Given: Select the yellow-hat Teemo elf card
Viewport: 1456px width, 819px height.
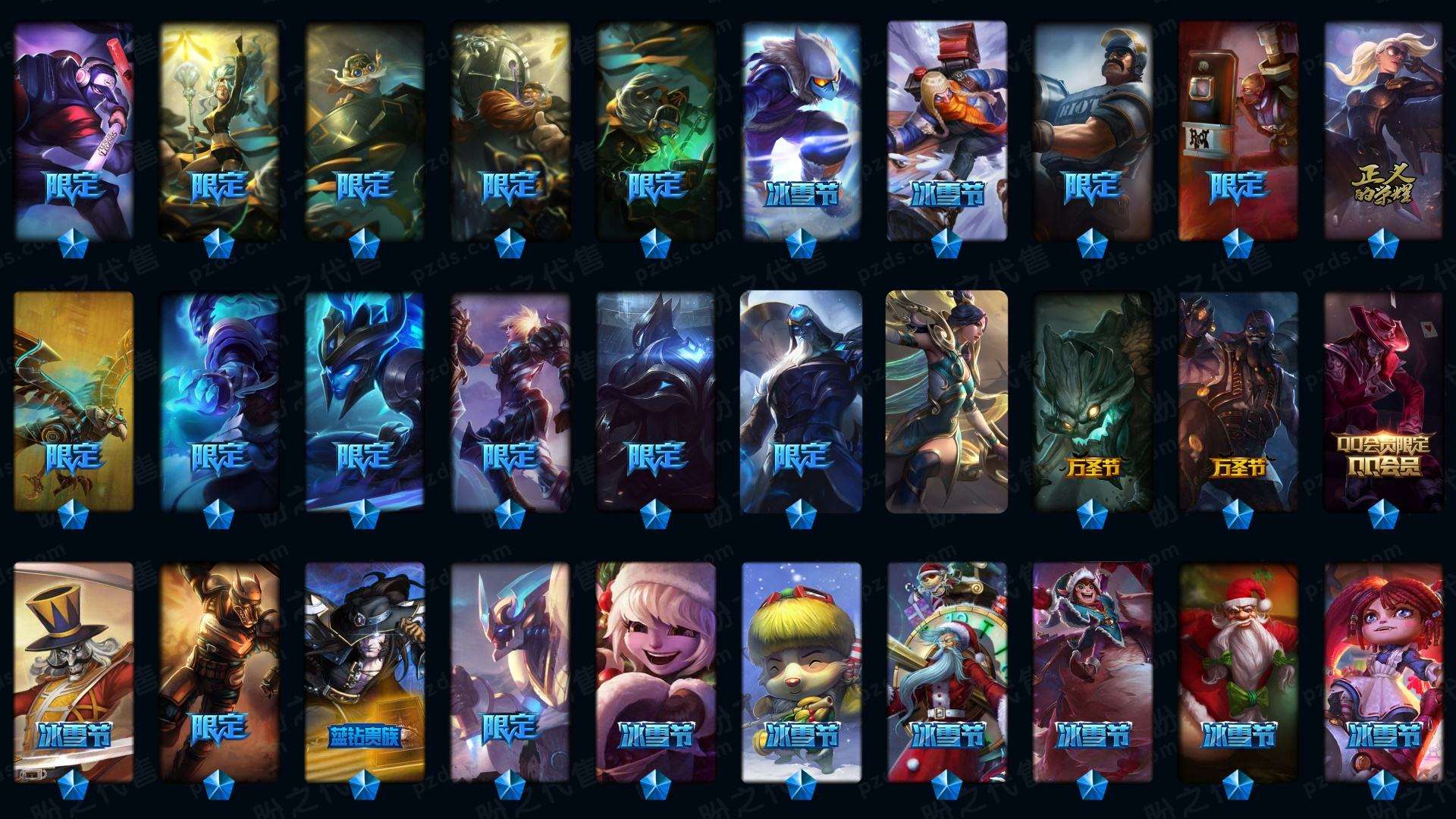Looking at the screenshot, I should tap(802, 672).
